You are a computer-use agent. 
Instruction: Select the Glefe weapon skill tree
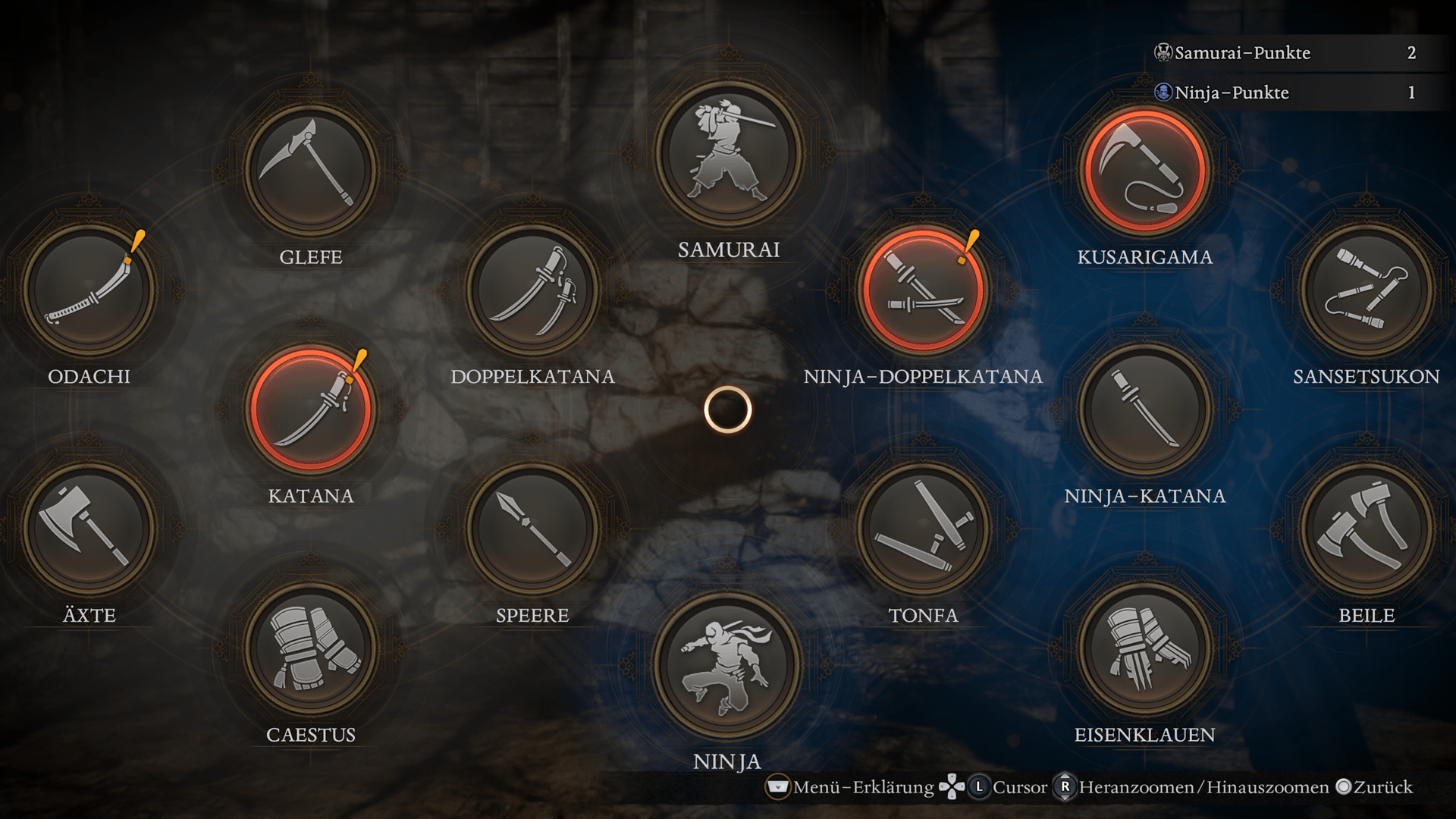coord(311,170)
